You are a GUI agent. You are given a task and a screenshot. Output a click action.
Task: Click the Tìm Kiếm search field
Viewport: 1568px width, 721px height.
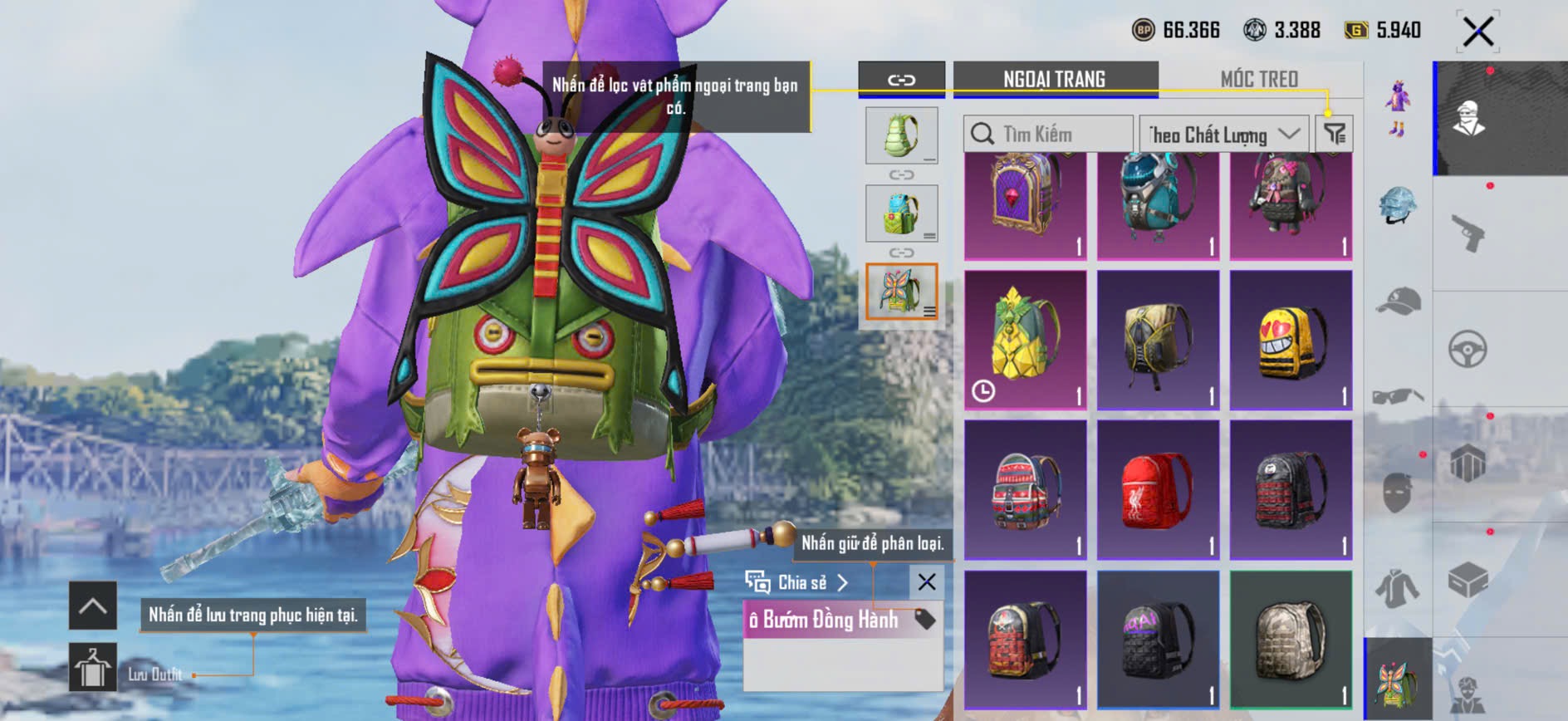point(1048,134)
